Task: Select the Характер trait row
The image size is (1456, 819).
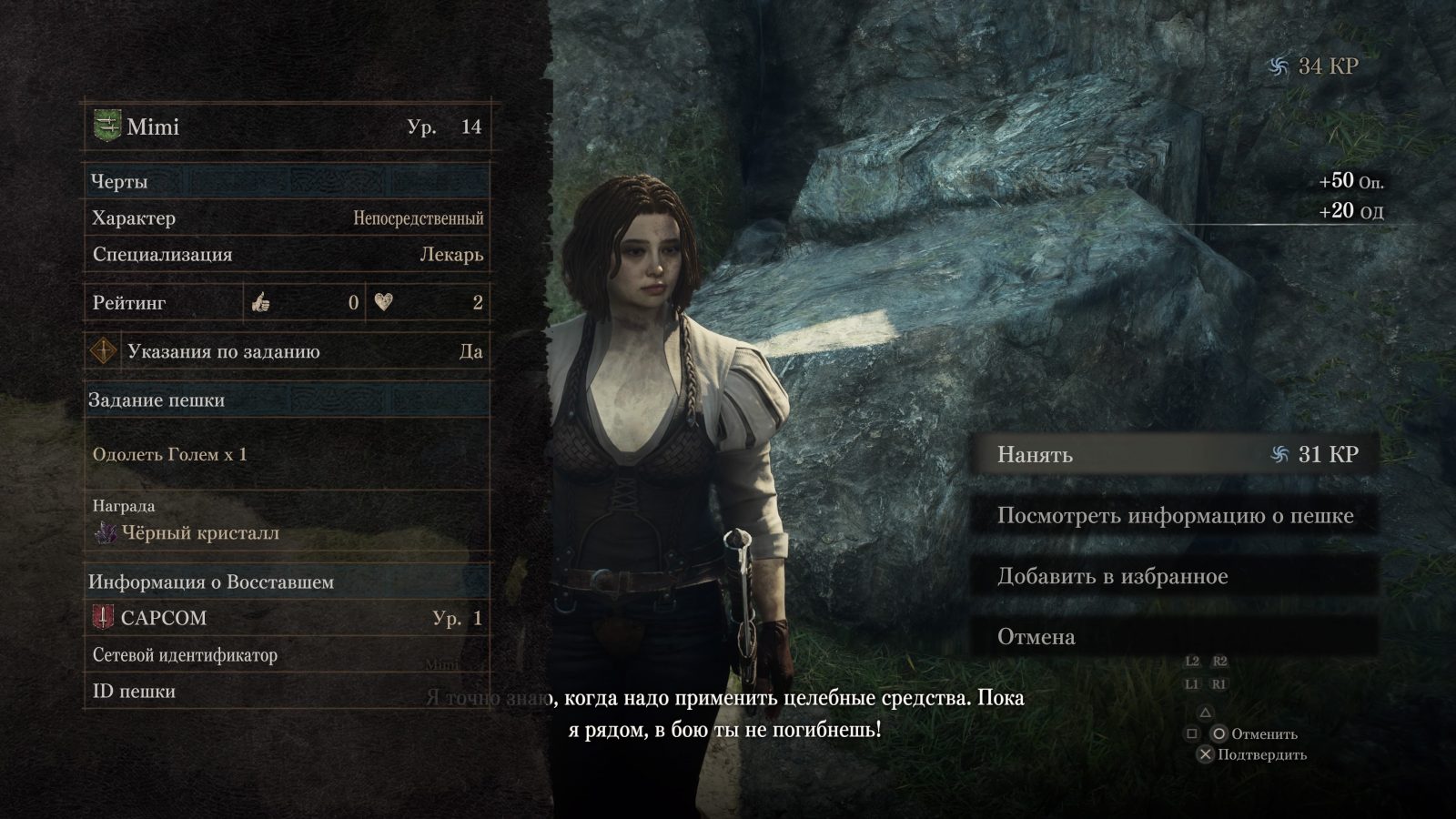Action: 287,218
